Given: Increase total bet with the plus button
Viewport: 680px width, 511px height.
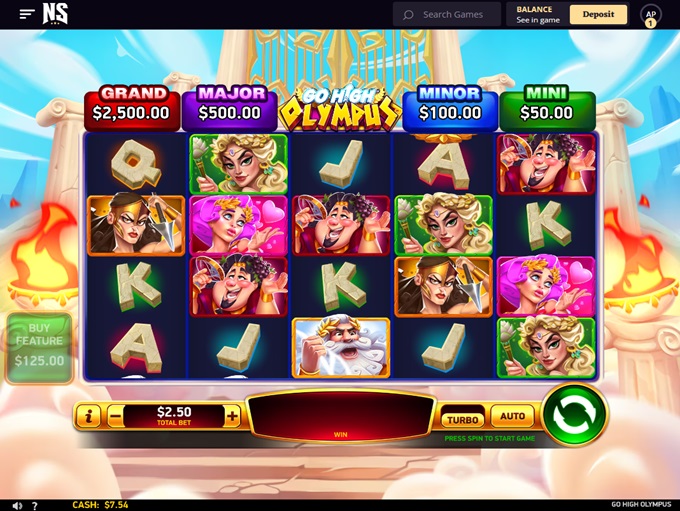Looking at the screenshot, I should click(233, 415).
